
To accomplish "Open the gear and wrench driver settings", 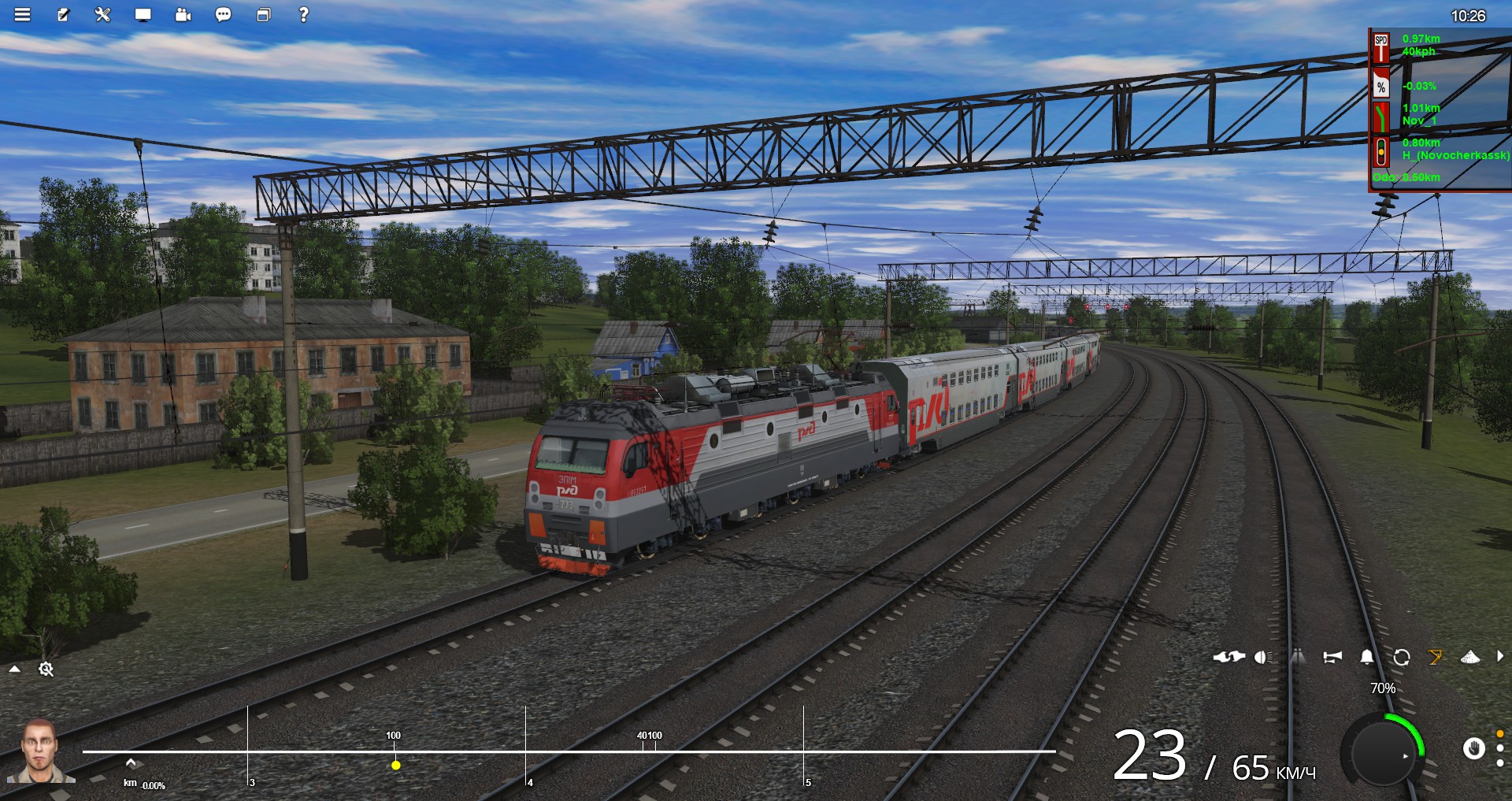I will pyautogui.click(x=46, y=669).
